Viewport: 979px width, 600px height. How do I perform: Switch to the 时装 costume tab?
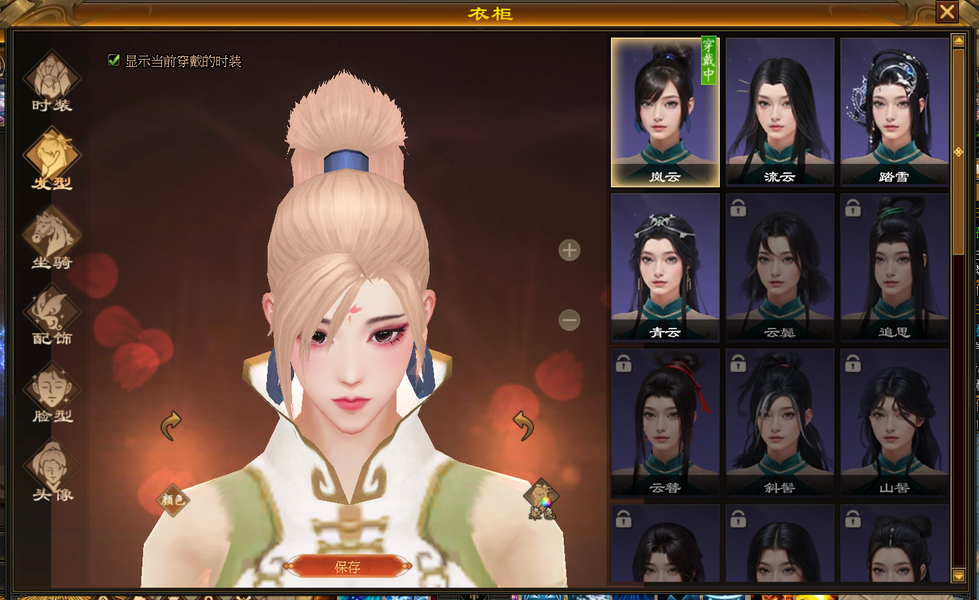(x=52, y=82)
